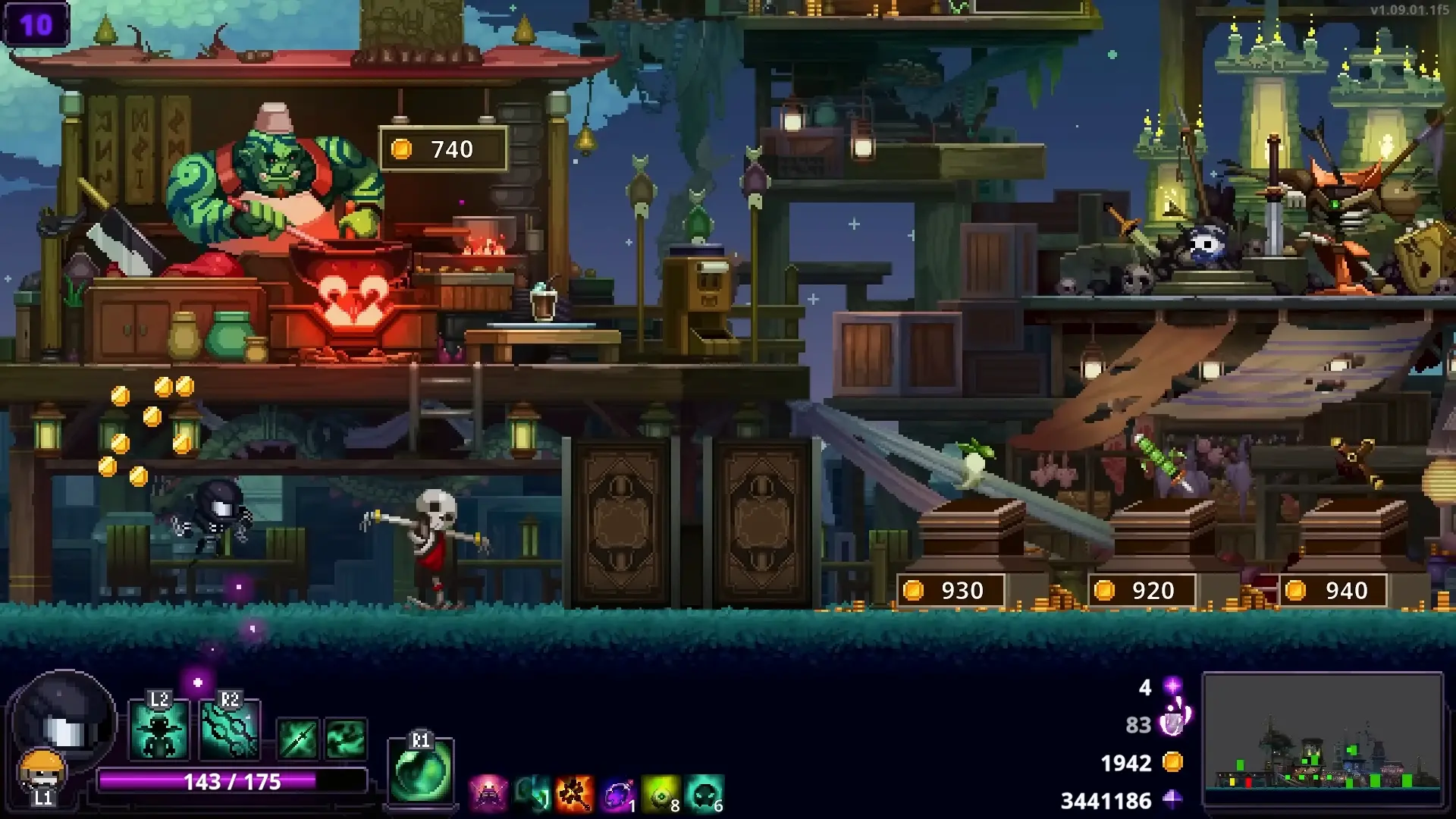Select the yellow-green eye inscription icon
The image size is (1456, 819).
(x=661, y=795)
